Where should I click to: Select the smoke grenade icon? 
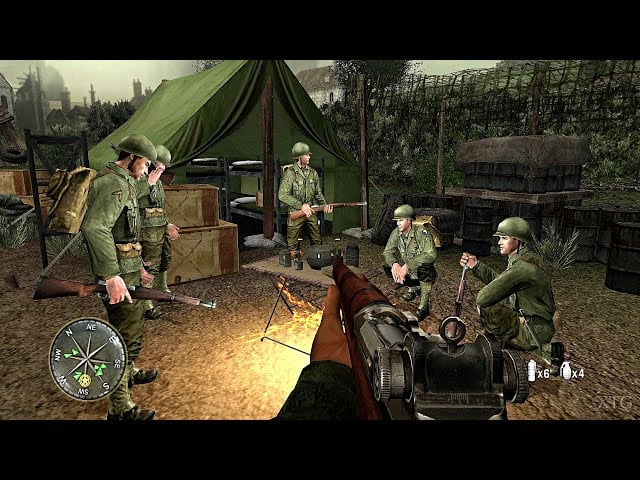(x=531, y=371)
